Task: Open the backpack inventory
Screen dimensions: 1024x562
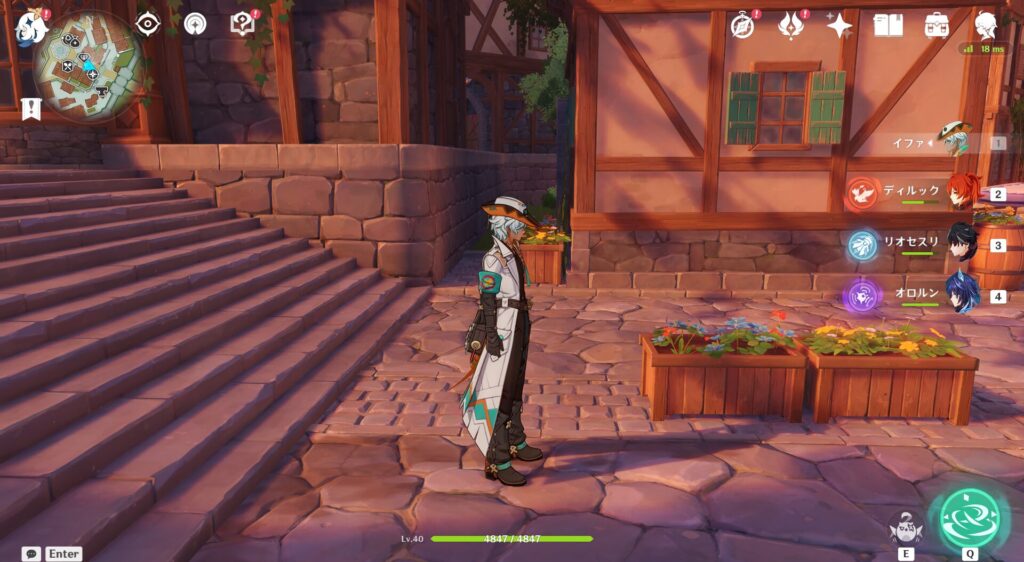Action: tap(937, 25)
